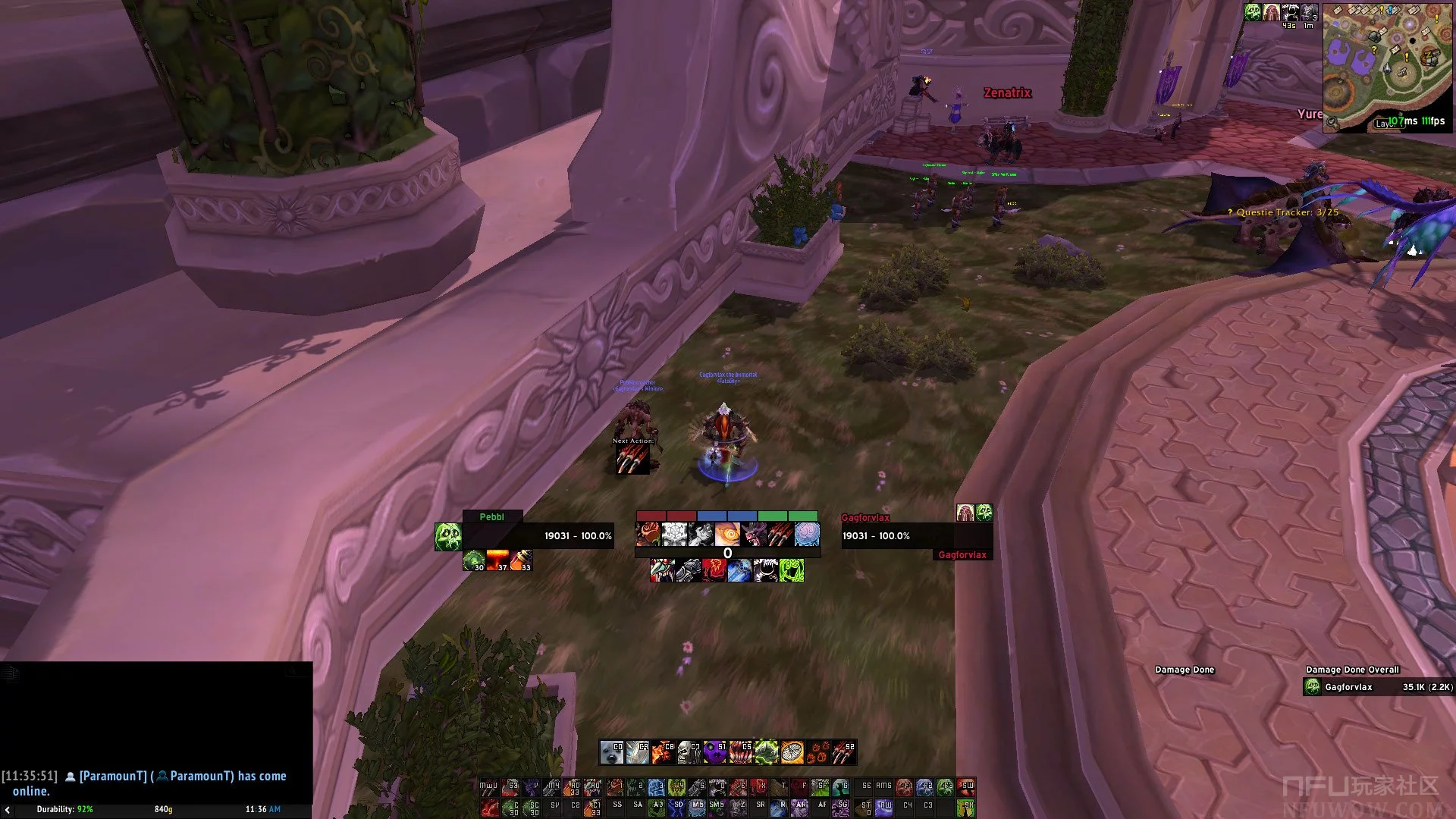This screenshot has width=1456, height=819.
Task: Click the magnifying glass tracking button on minimap
Action: click(x=1332, y=122)
